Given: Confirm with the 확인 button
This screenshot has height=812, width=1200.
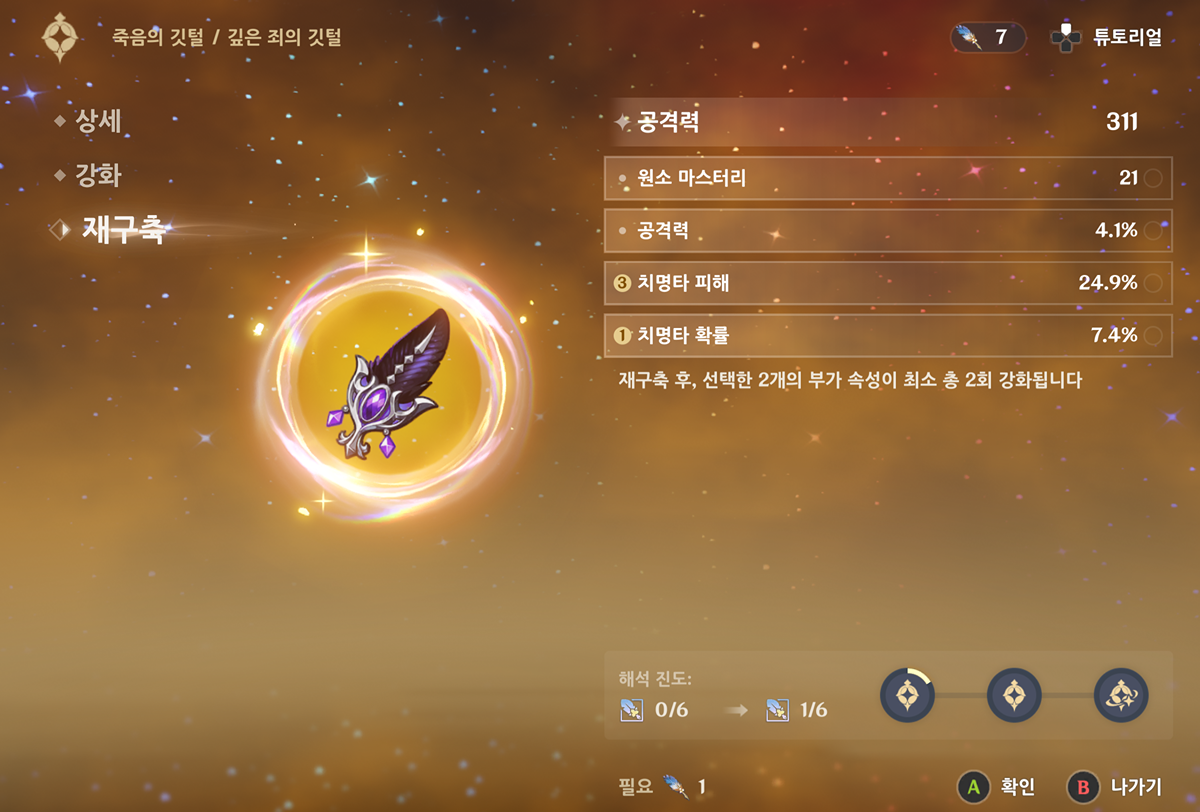Looking at the screenshot, I should click(996, 787).
